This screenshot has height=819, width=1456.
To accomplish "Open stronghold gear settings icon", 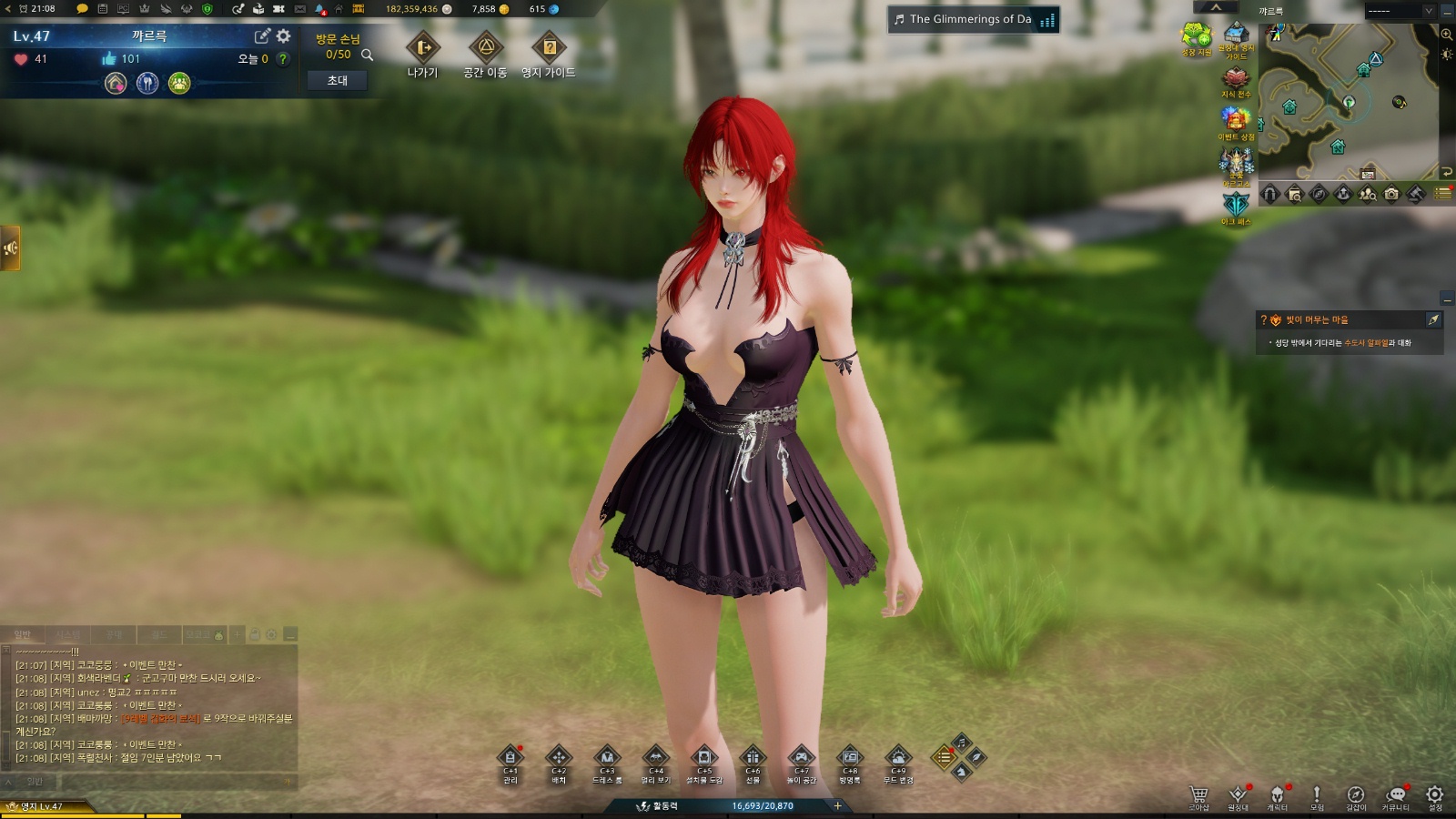I will tap(284, 36).
